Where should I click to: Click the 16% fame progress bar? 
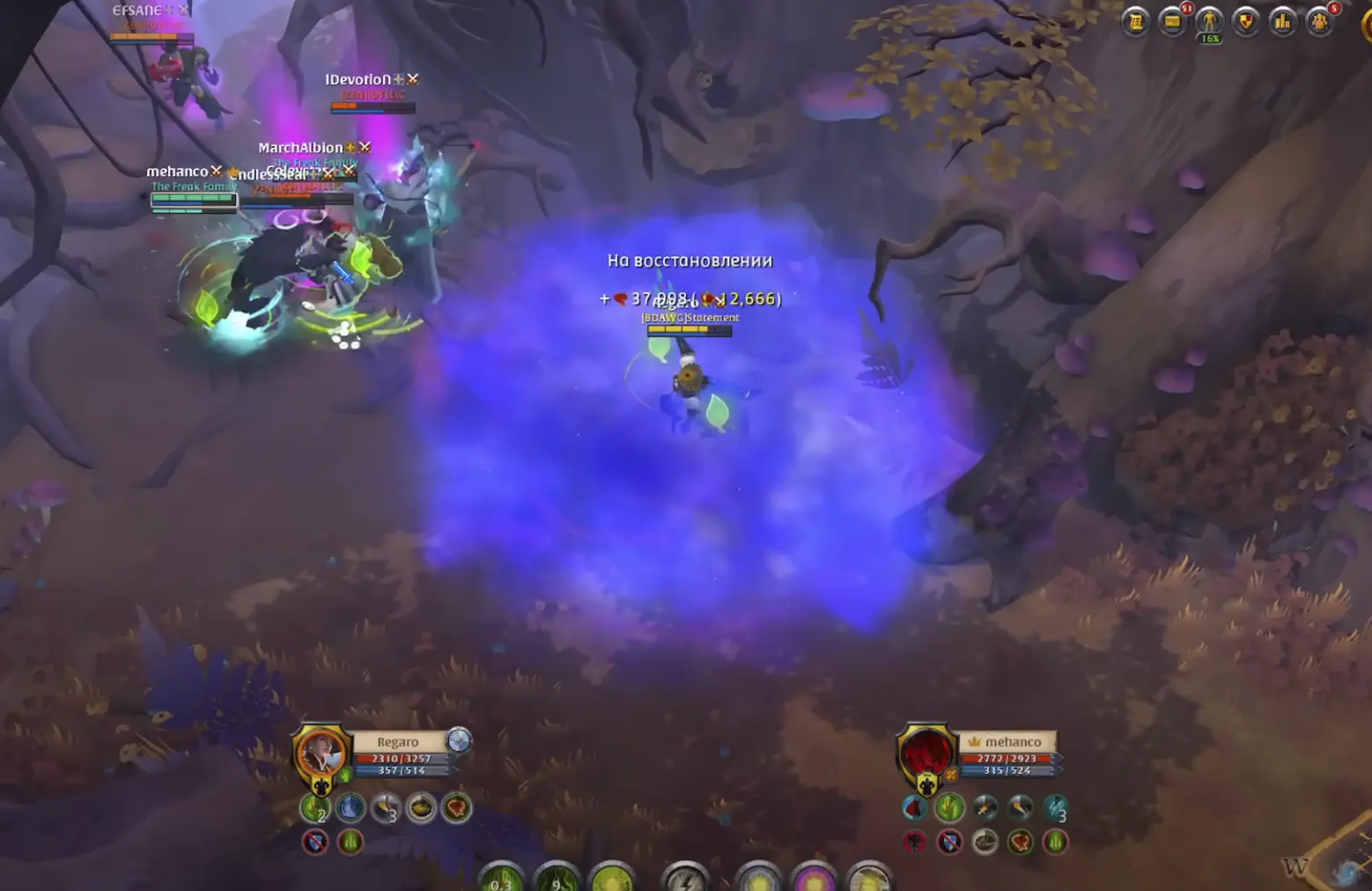click(1209, 40)
